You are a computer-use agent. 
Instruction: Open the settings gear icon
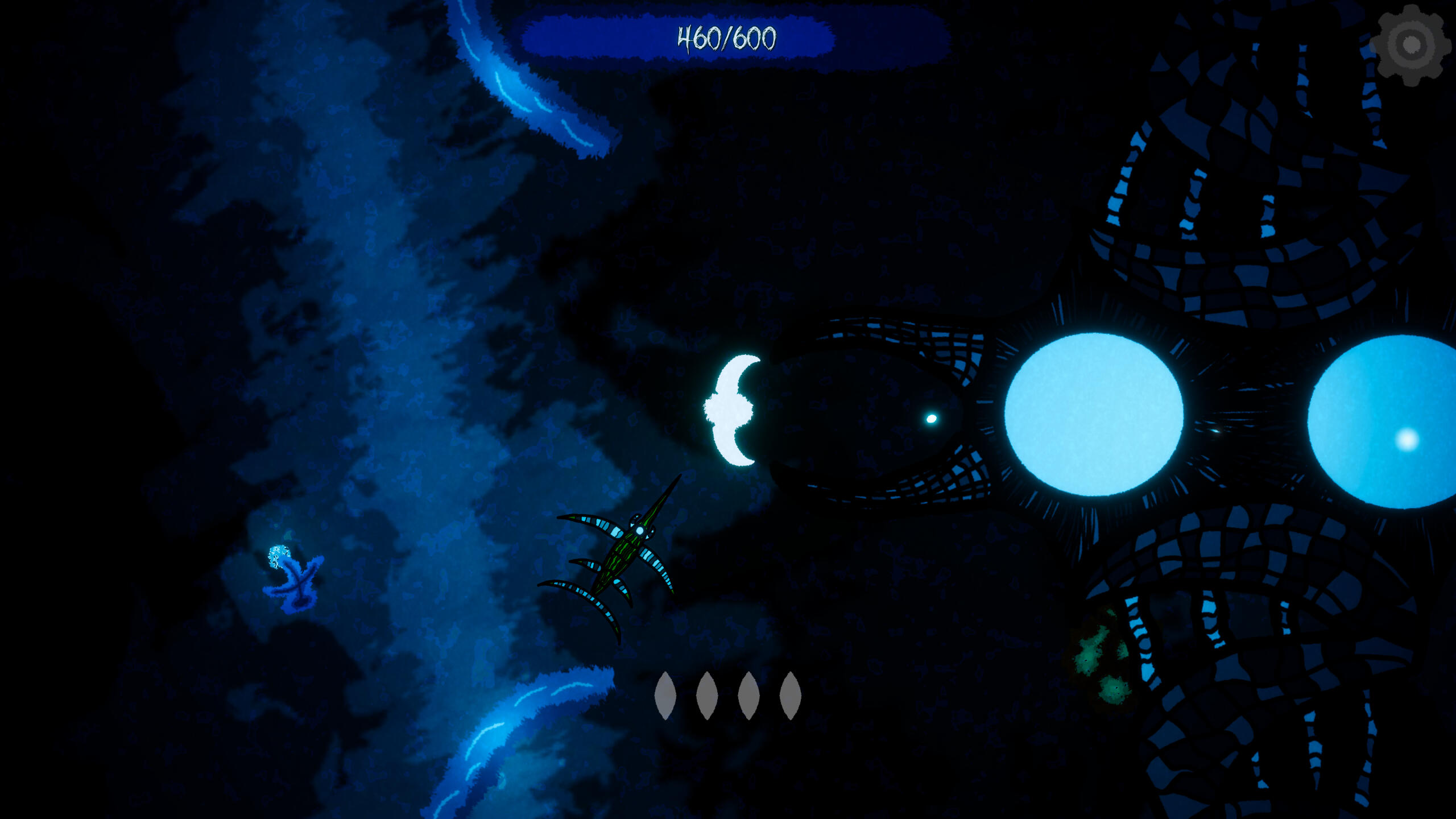pos(1409,45)
